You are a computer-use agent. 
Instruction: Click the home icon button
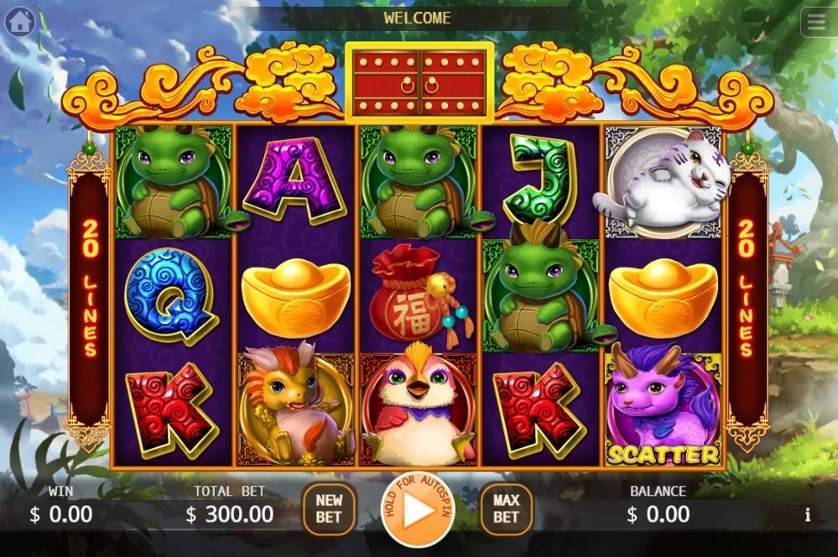tap(20, 21)
